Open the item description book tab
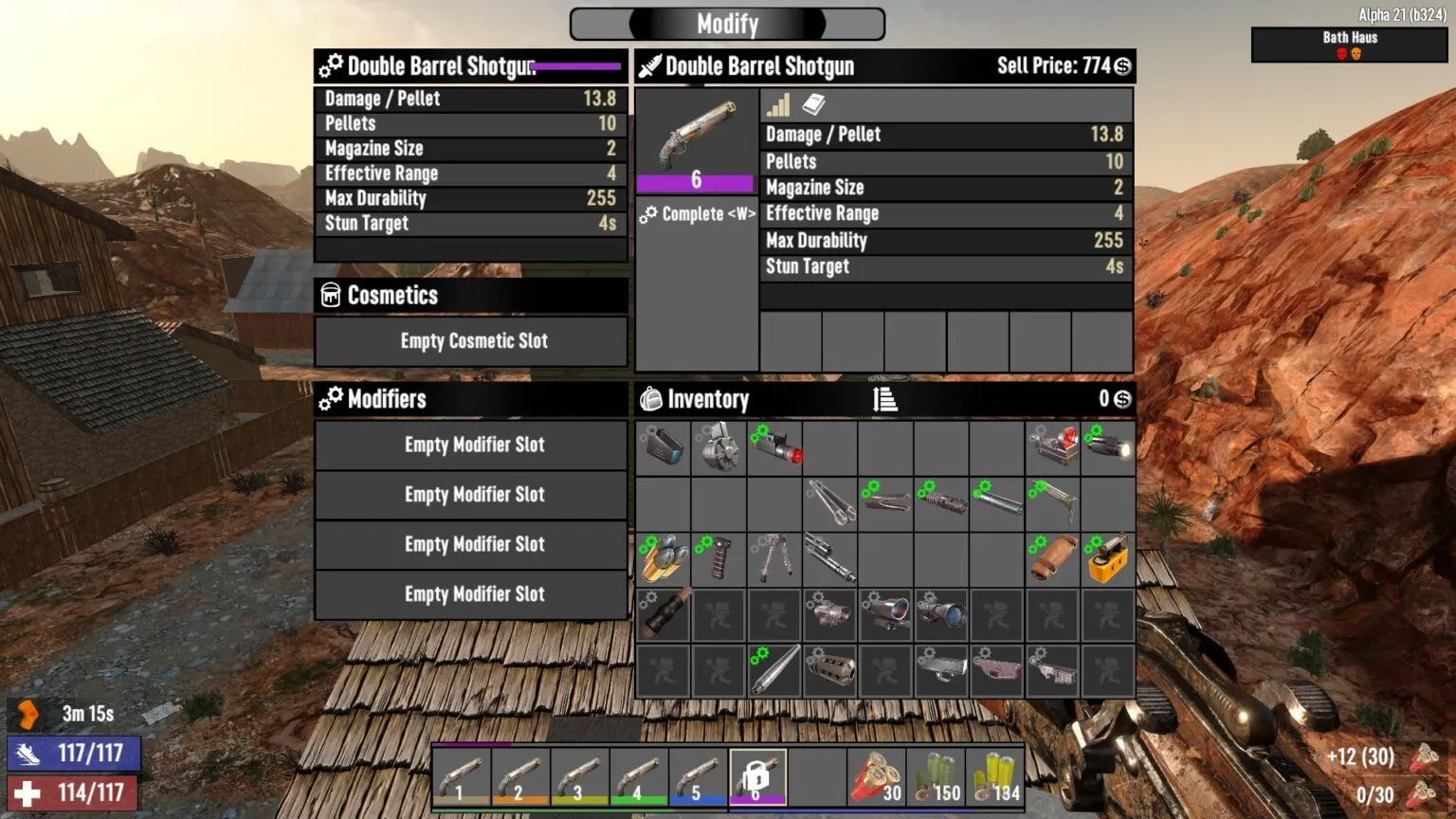Screen dimensions: 1456x819 click(813, 104)
